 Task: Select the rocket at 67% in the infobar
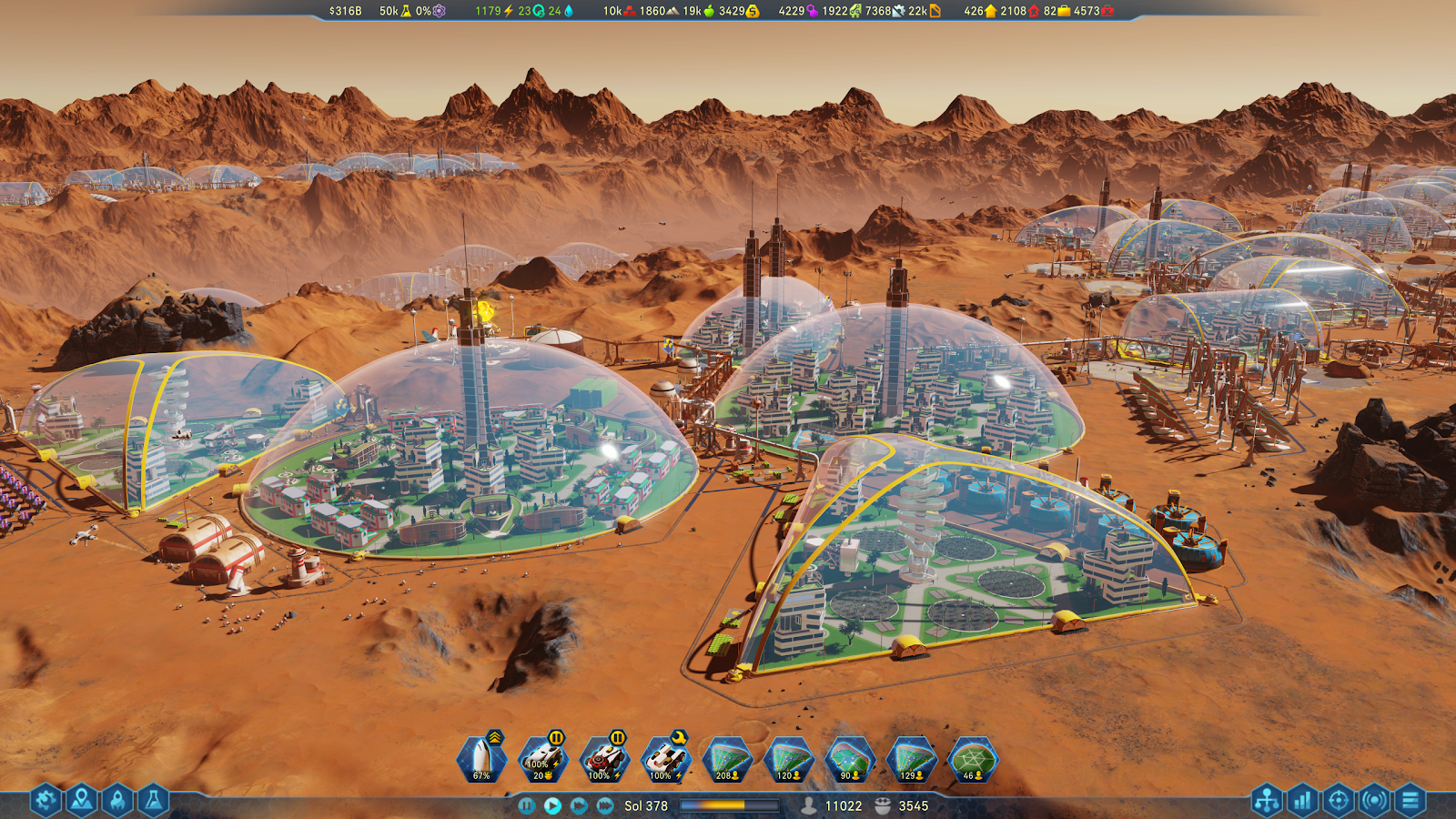pyautogui.click(x=481, y=758)
